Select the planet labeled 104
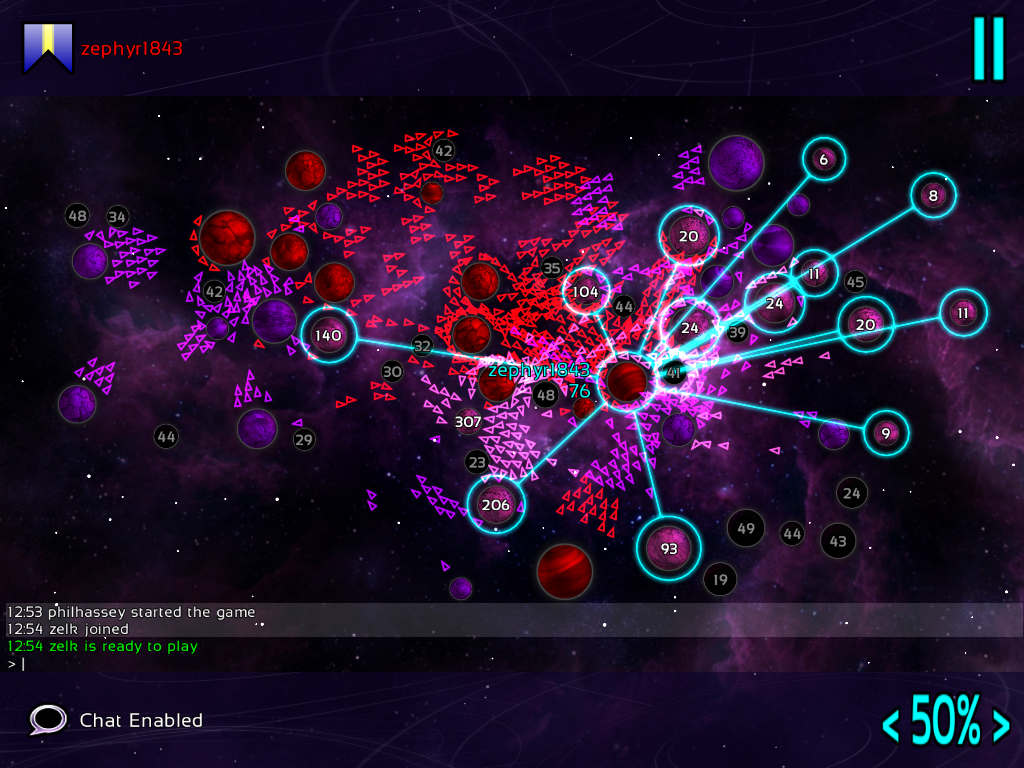Viewport: 1024px width, 768px height. point(586,292)
